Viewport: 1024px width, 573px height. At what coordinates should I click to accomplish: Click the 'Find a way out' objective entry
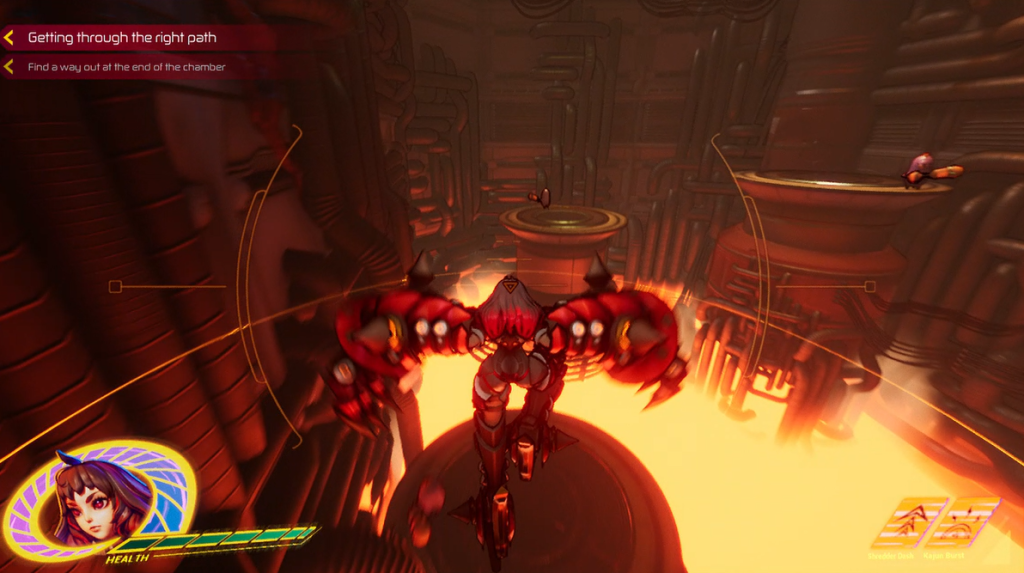click(x=126, y=68)
